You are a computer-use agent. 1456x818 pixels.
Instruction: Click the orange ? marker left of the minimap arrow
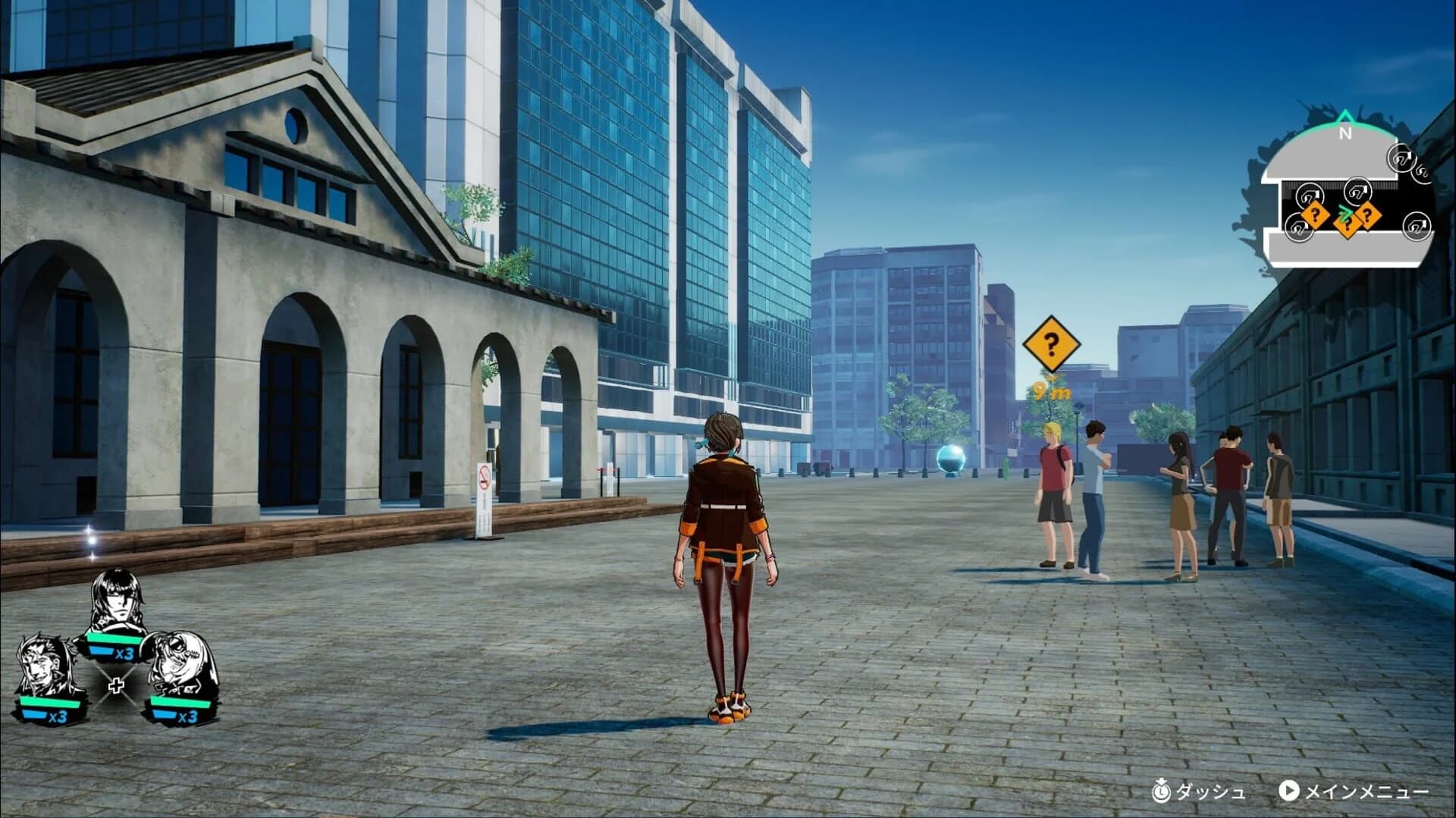point(1316,215)
